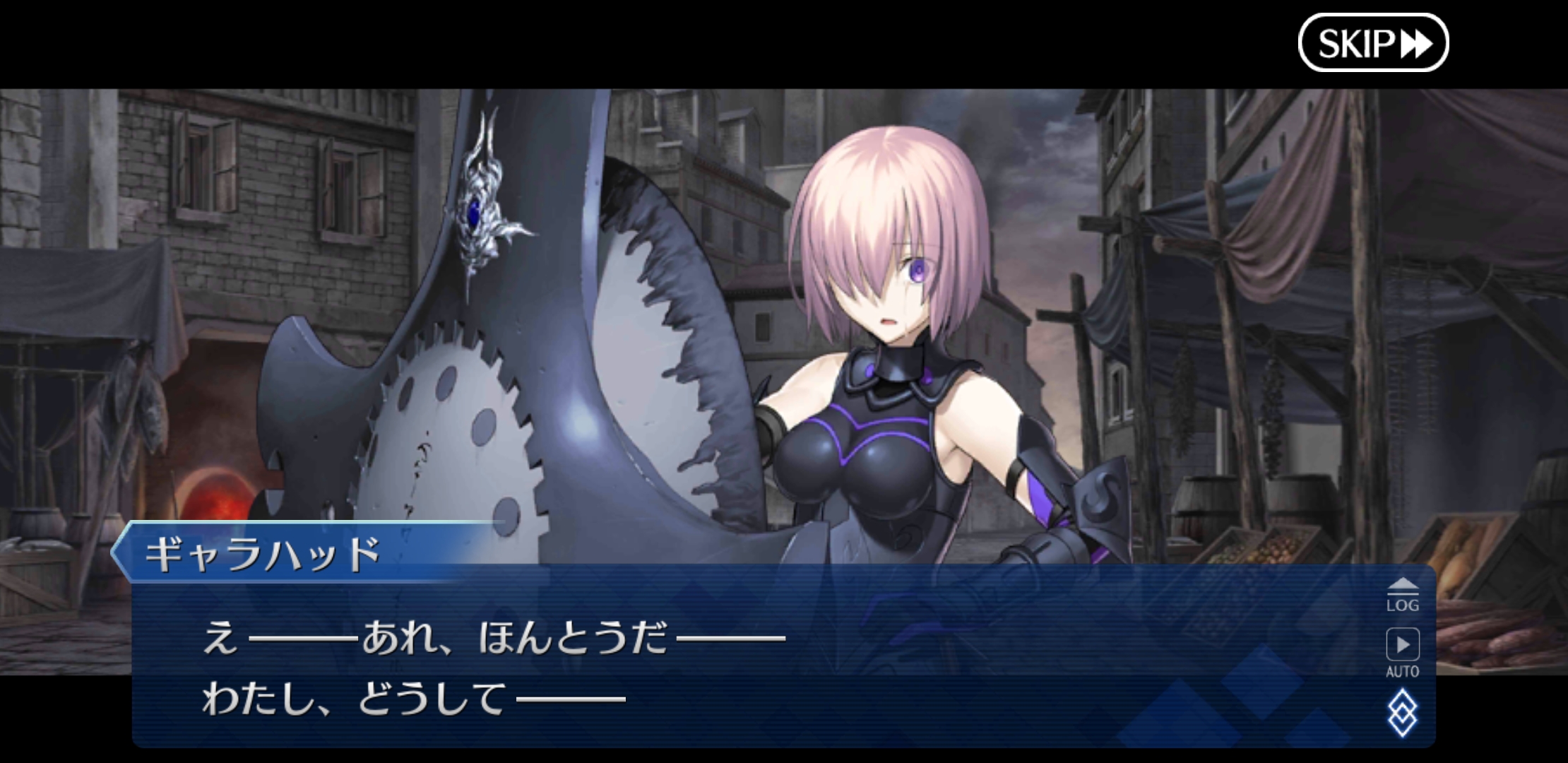Tap the SKIP button at top right

point(1372,44)
